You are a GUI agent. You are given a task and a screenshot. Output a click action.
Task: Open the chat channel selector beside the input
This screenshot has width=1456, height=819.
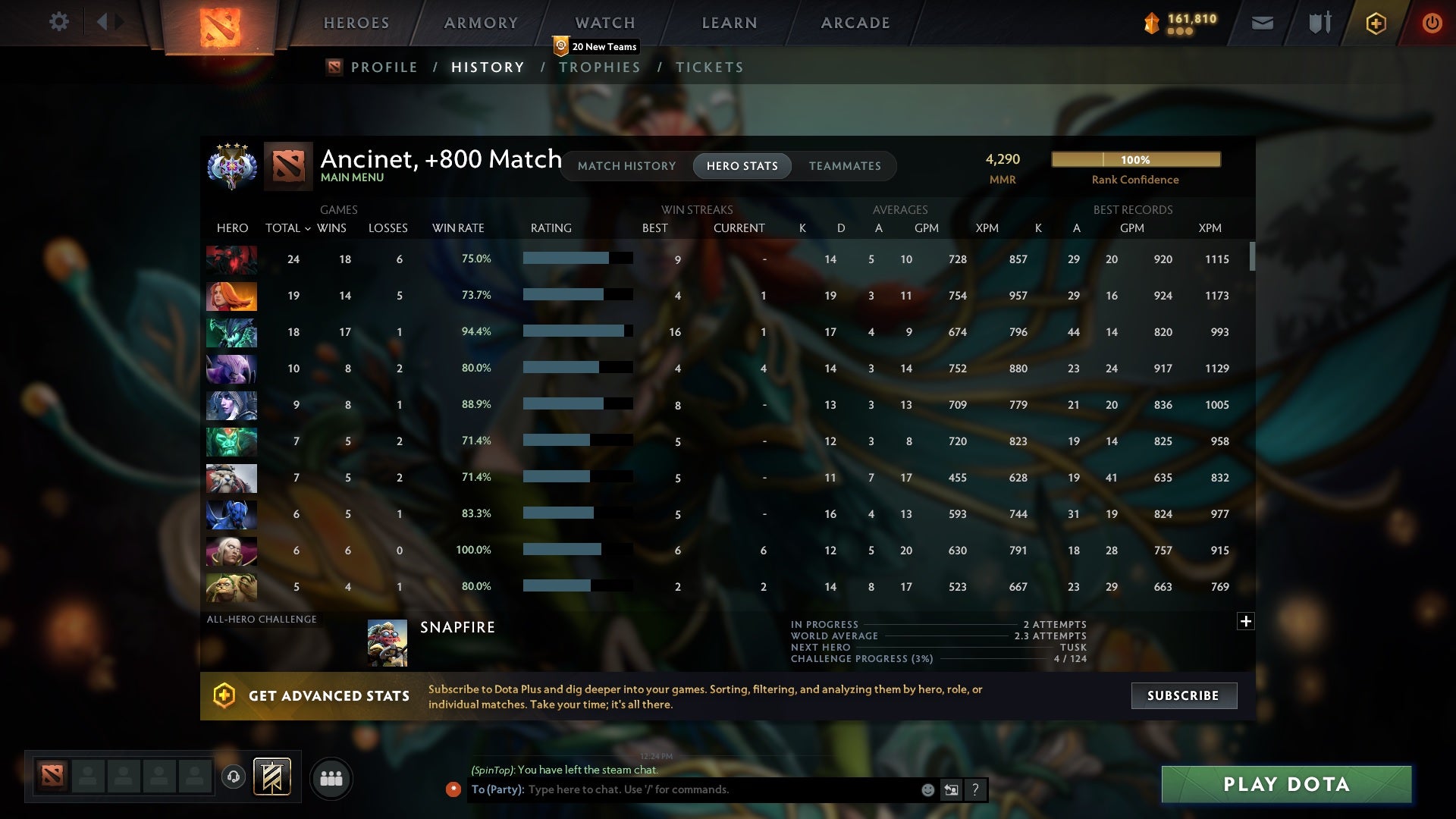pyautogui.click(x=951, y=789)
